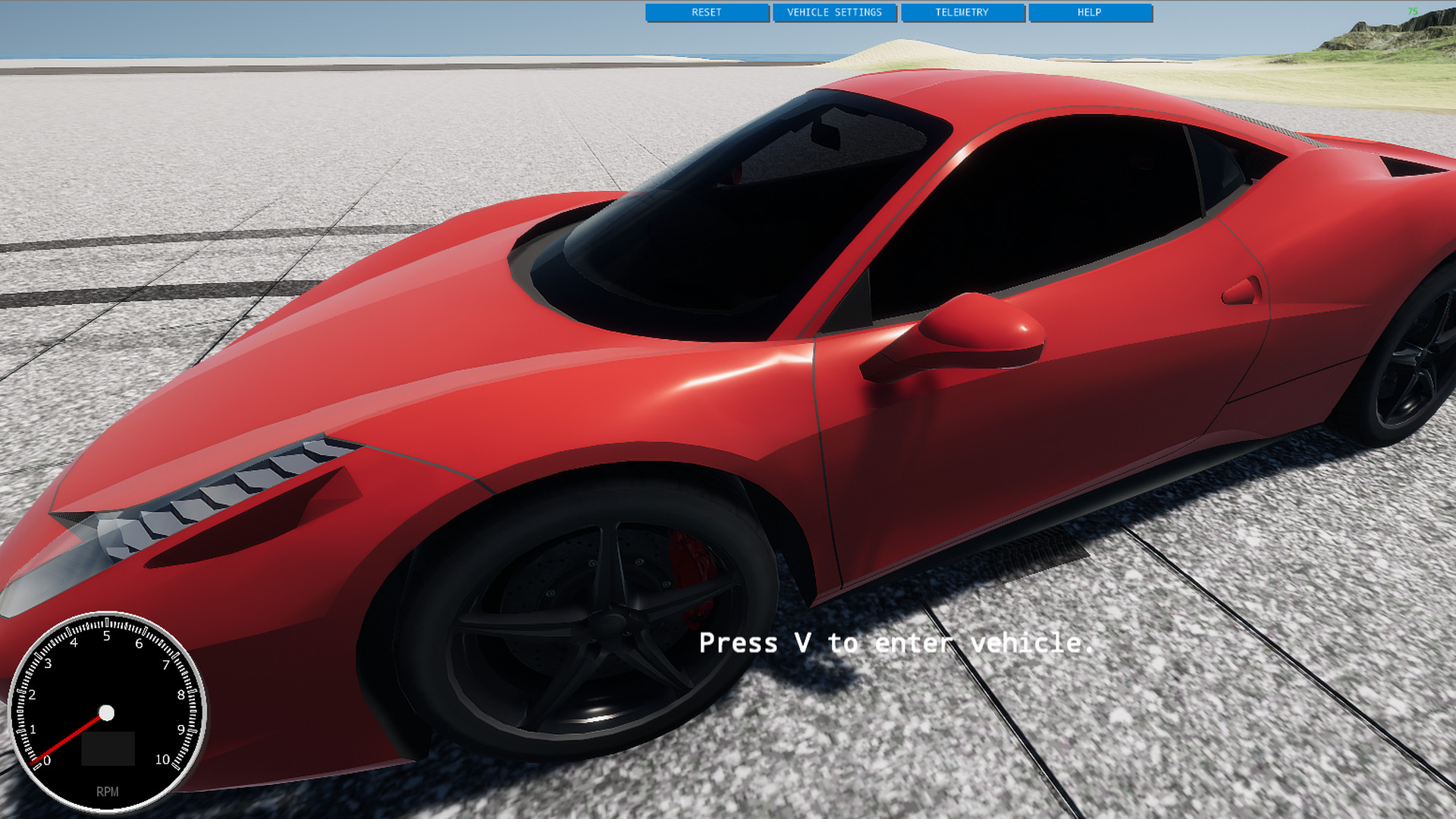This screenshot has height=819, width=1456.
Task: Click the RPM label on the tachometer
Action: pyautogui.click(x=107, y=791)
